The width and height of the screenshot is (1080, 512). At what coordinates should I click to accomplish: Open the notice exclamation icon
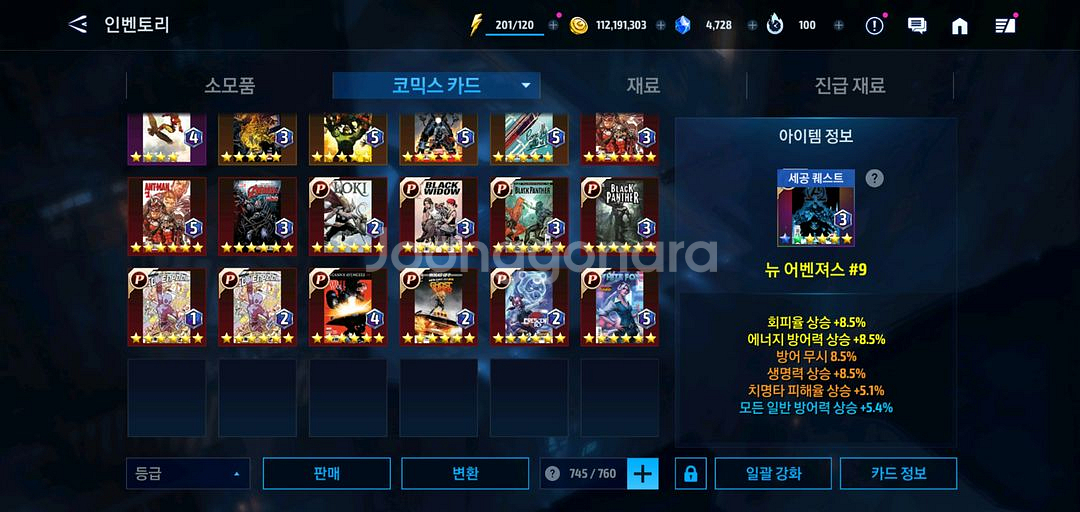(875, 26)
